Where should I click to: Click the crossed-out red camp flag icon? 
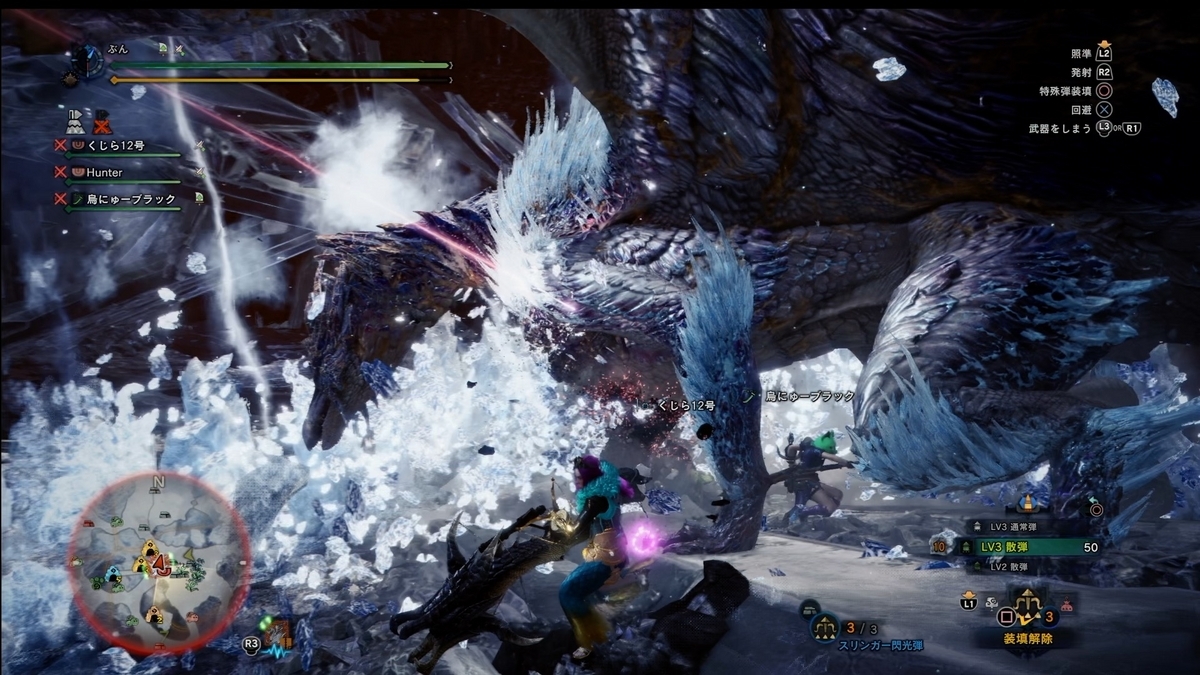point(102,121)
